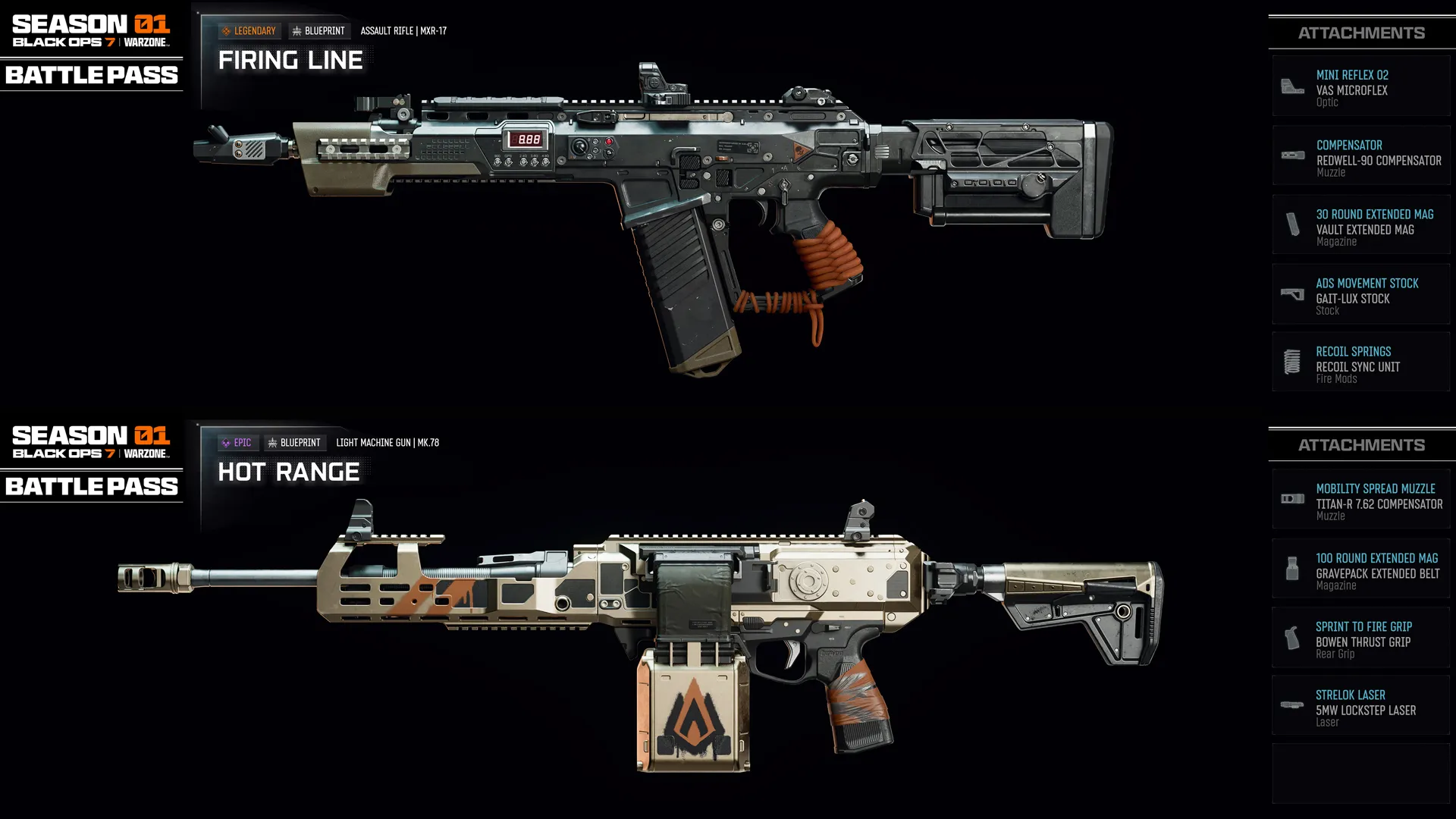This screenshot has height=819, width=1456.
Task: Collapse the Hot Range Attachments panel header
Action: click(1361, 444)
